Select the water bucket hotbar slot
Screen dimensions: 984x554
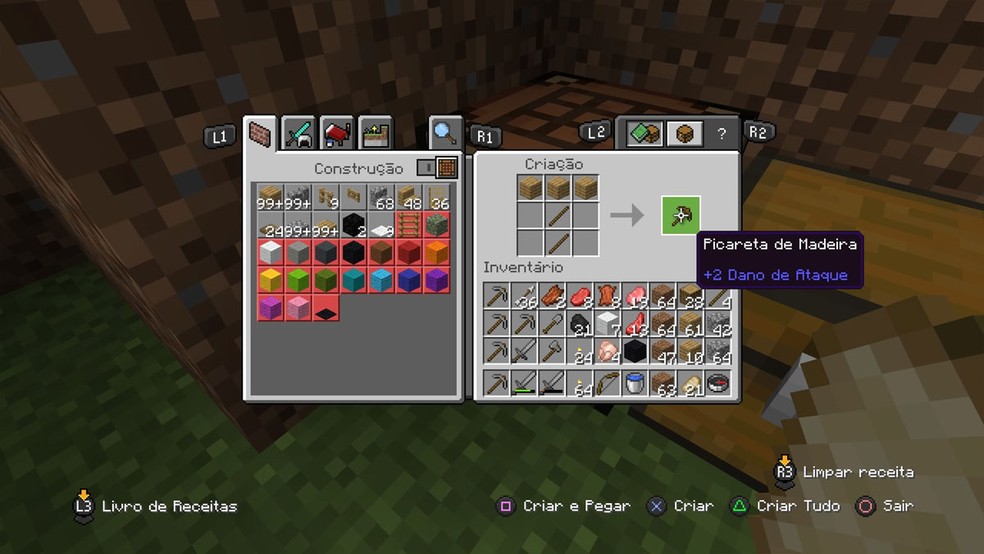pos(635,383)
